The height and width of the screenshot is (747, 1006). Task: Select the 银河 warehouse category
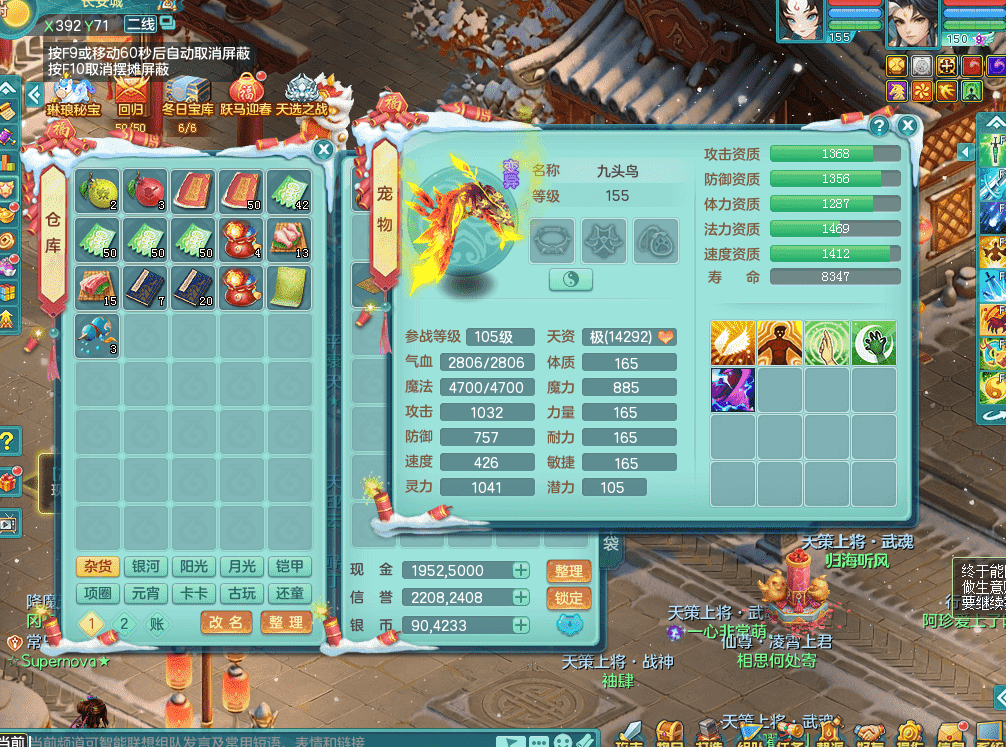click(145, 567)
